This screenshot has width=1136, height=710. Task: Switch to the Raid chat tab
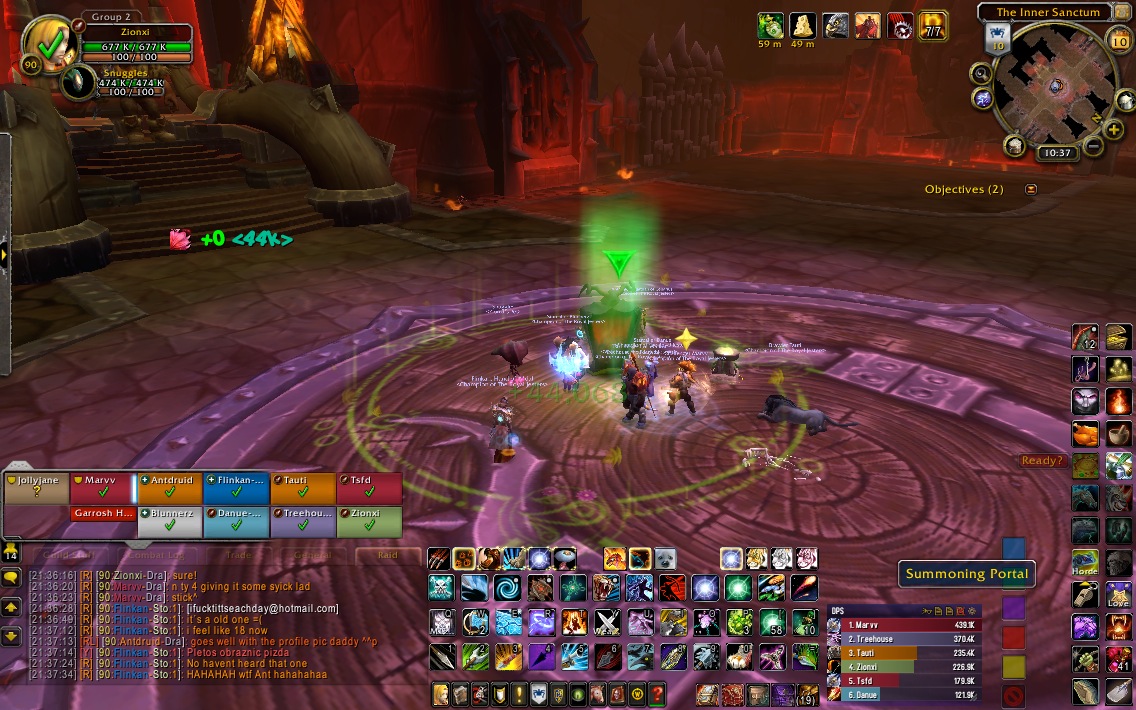coord(387,555)
